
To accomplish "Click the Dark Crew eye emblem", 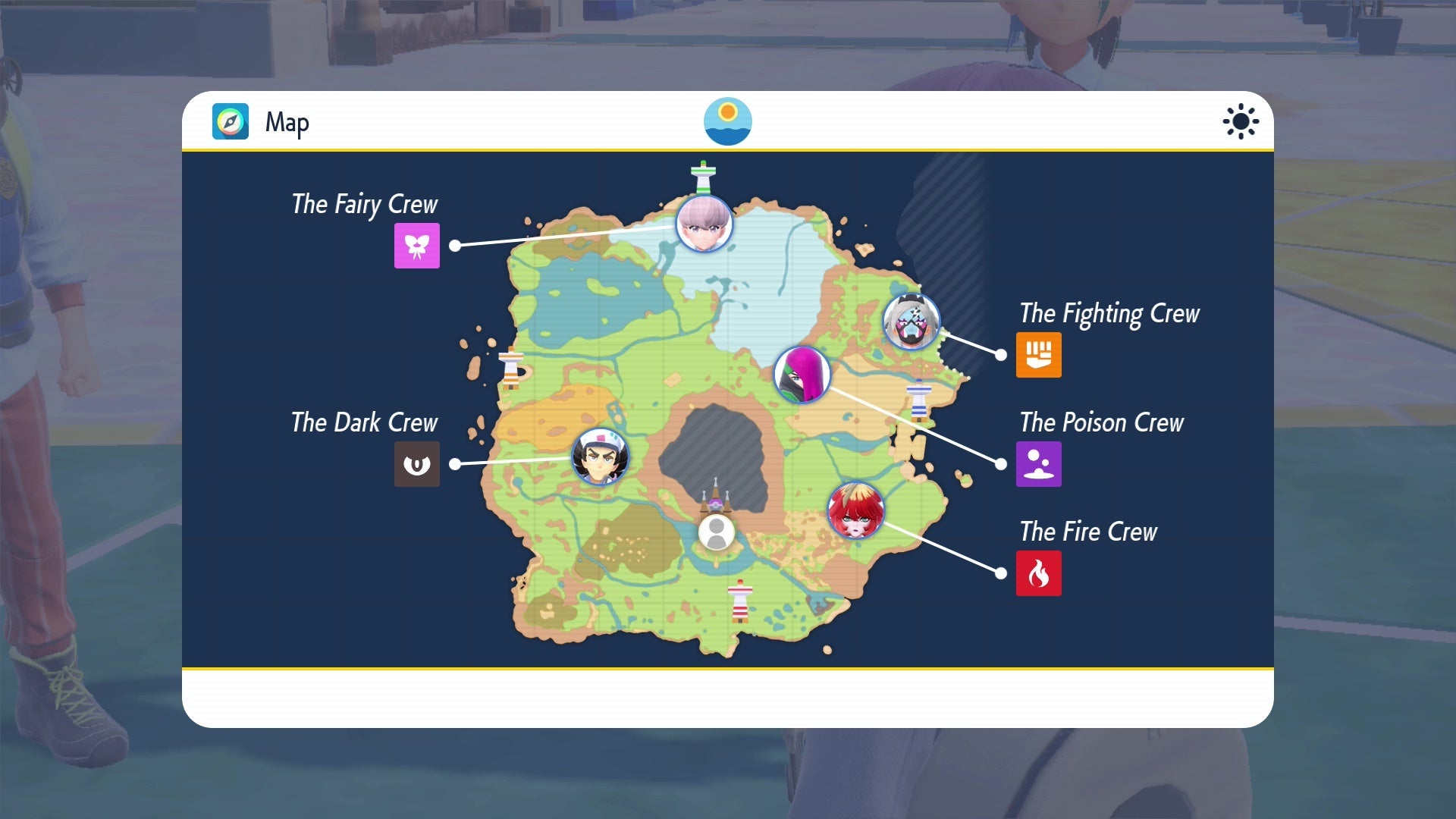I will click(x=418, y=465).
